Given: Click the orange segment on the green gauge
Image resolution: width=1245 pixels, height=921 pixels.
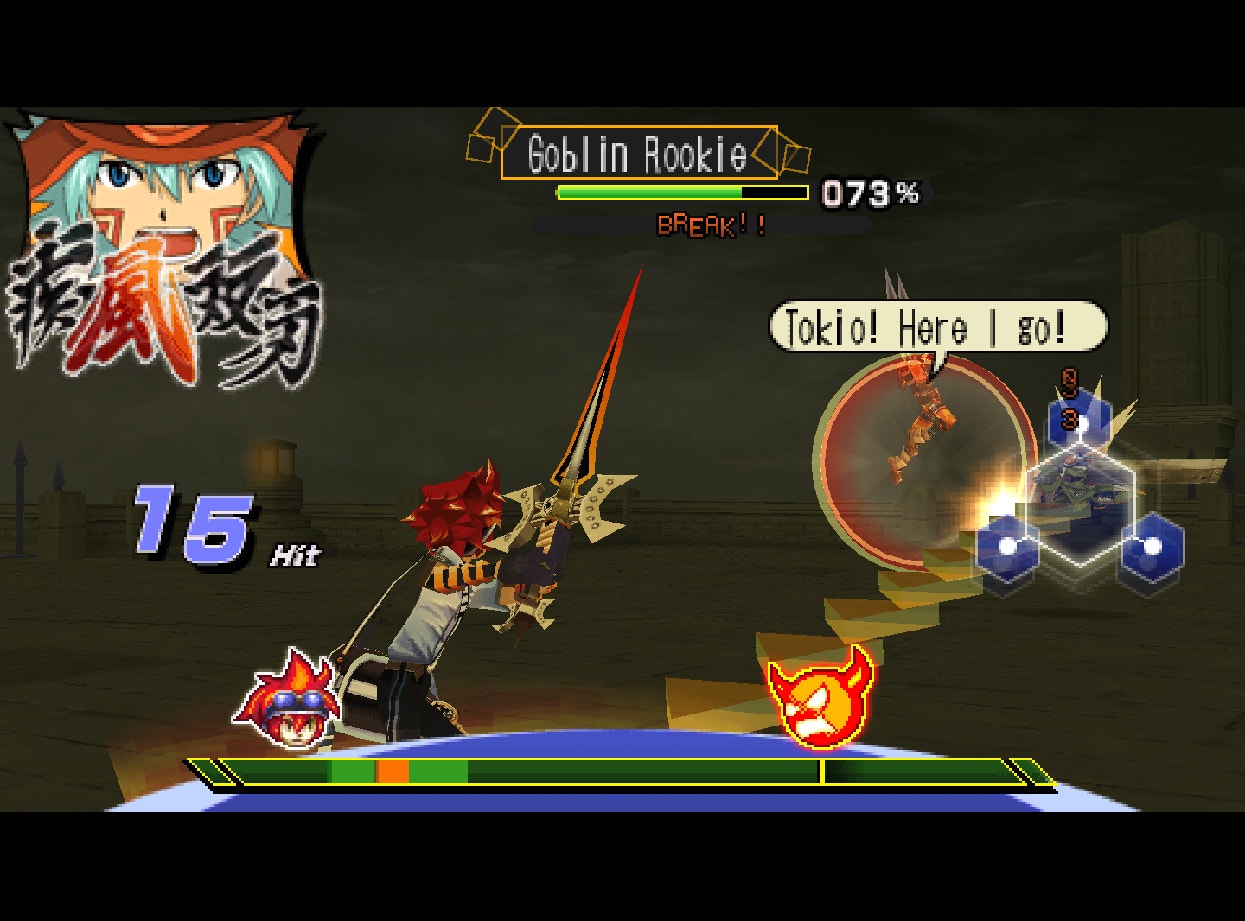Looking at the screenshot, I should [x=392, y=771].
